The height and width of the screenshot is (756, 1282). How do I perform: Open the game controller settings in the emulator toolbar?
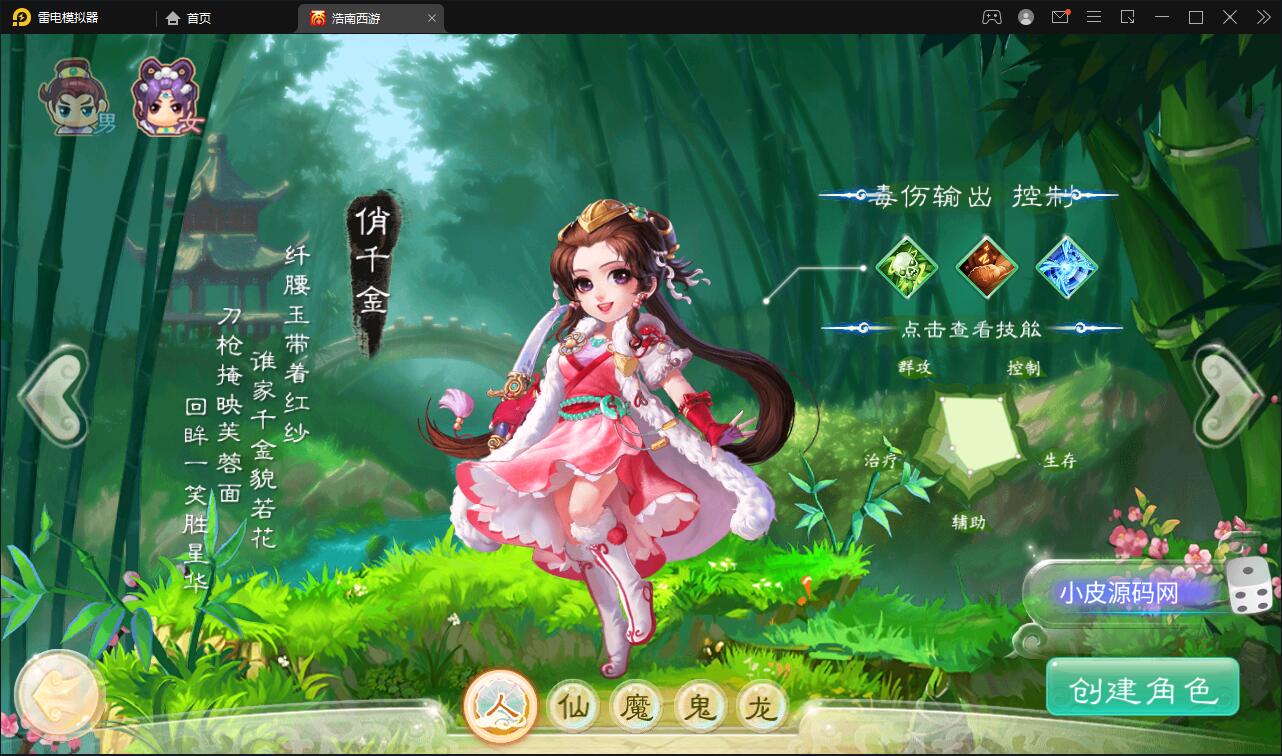[x=993, y=17]
